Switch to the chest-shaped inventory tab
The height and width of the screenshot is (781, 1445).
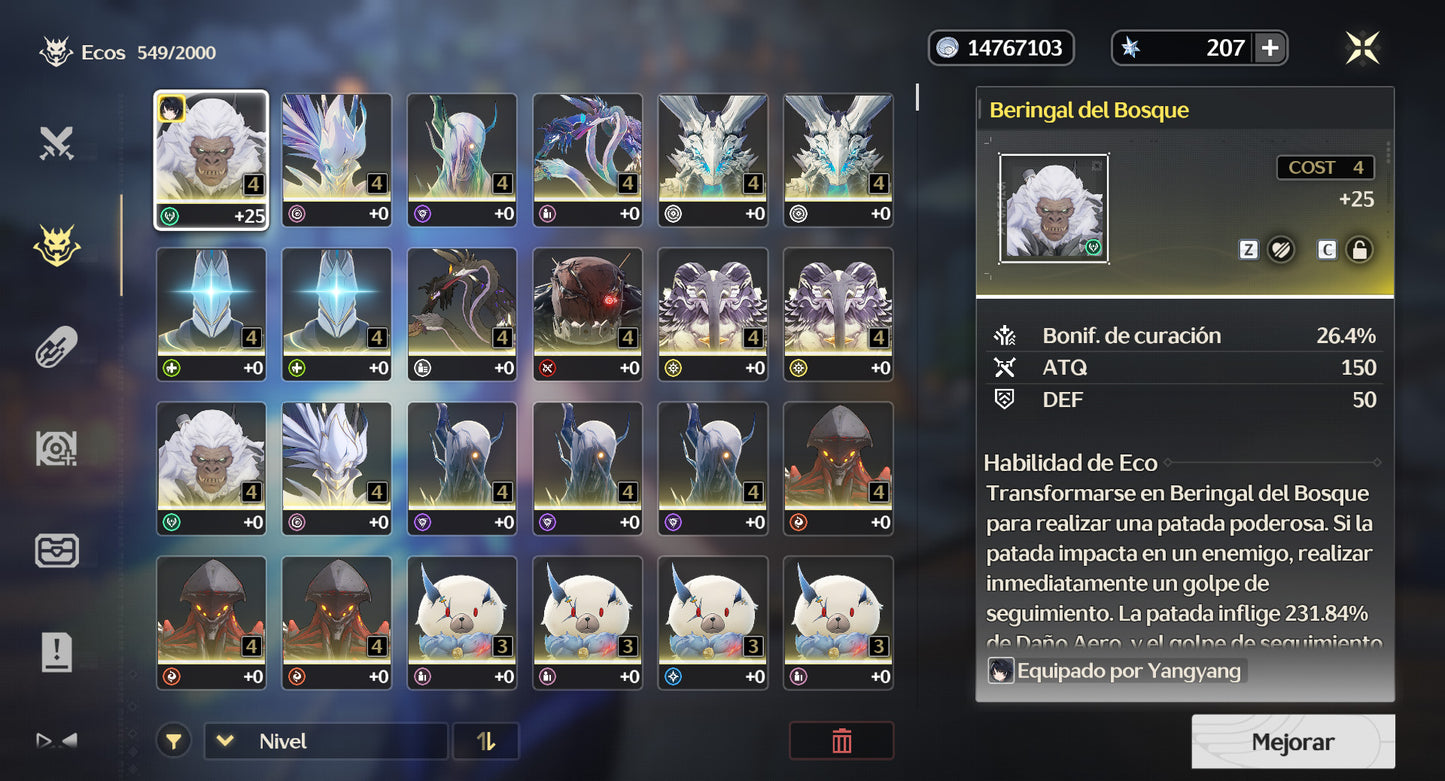57,551
